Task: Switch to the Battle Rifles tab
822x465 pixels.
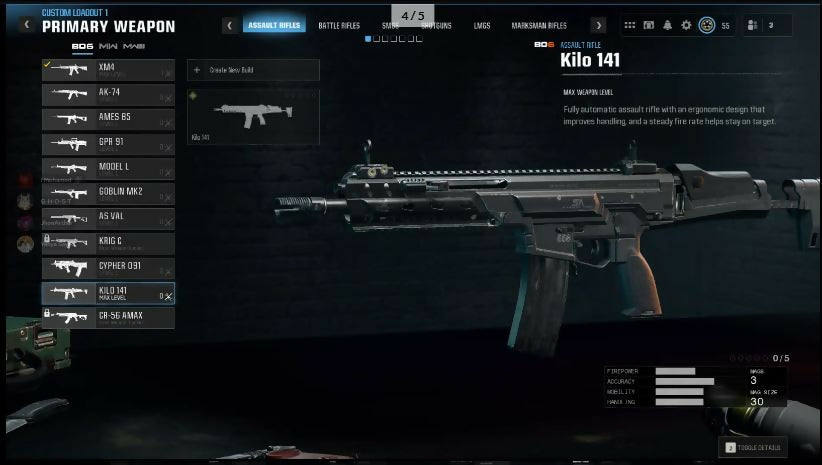Action: [x=339, y=25]
